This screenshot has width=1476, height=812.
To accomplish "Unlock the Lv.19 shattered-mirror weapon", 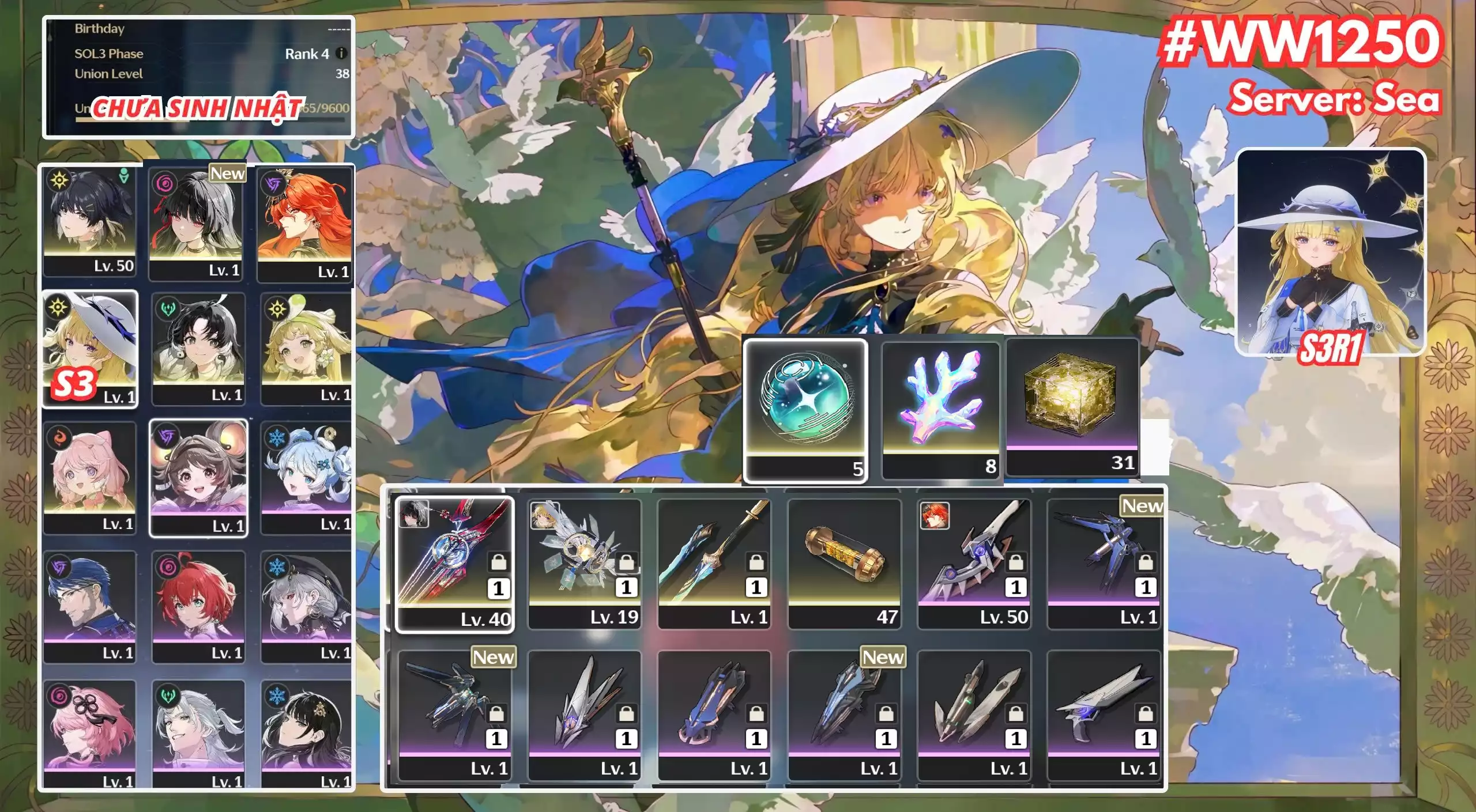I will tap(627, 563).
